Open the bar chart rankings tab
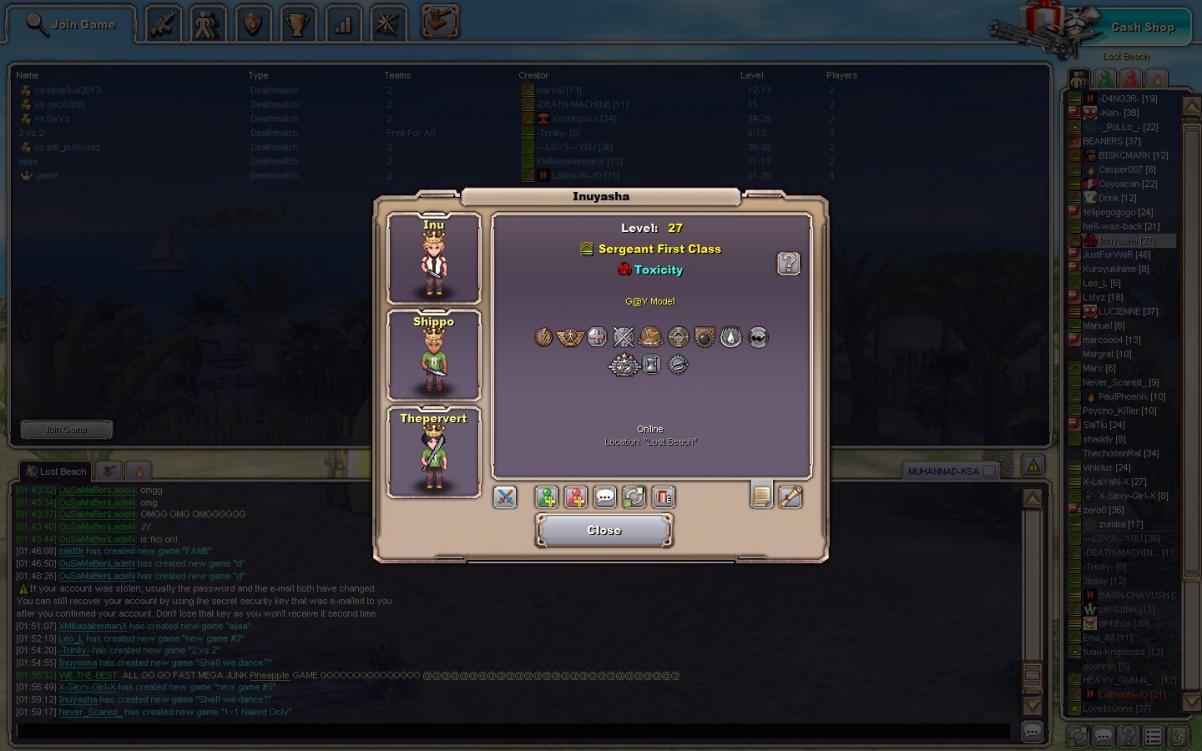This screenshot has height=751, width=1202. (343, 24)
